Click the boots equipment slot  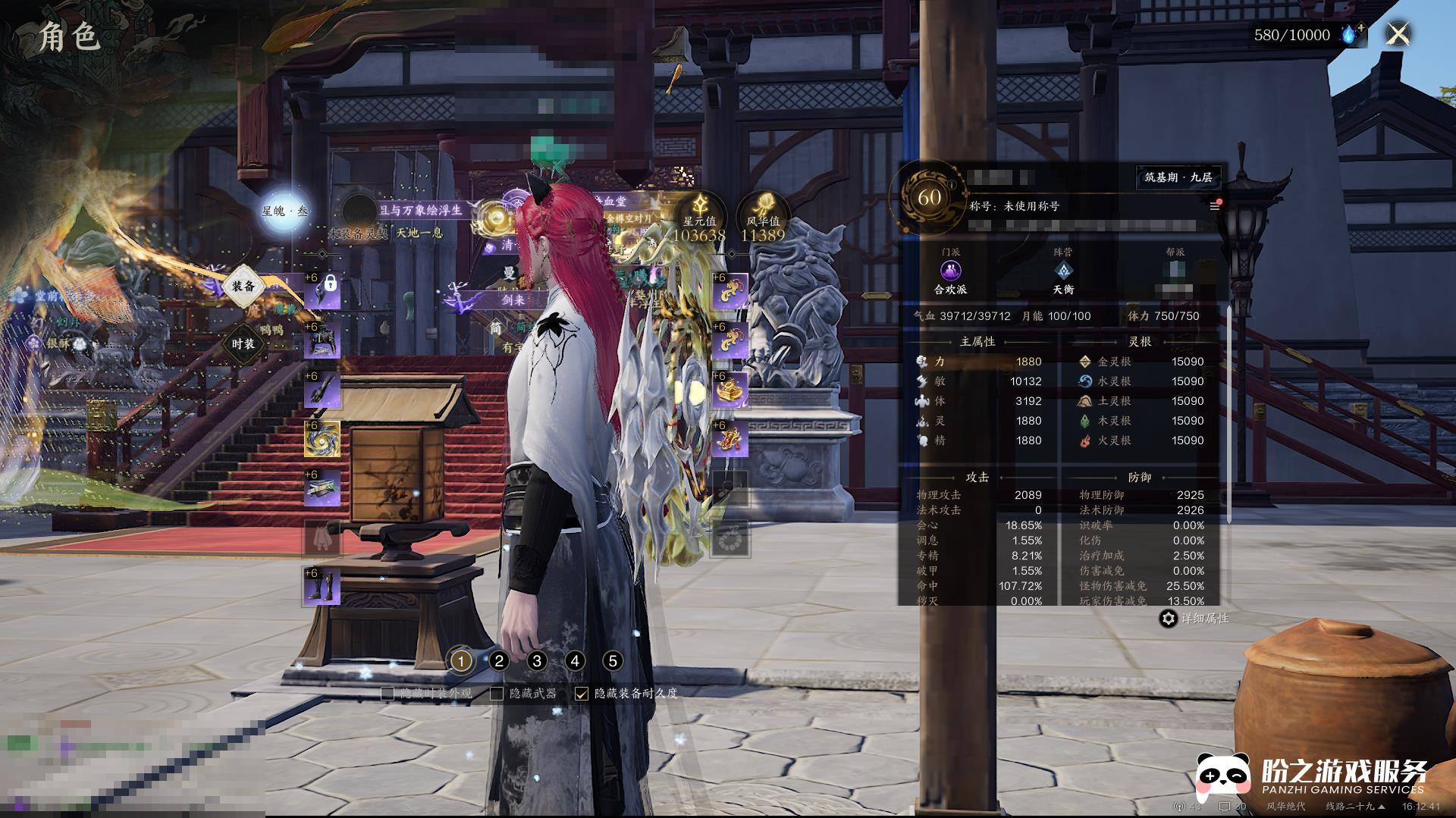point(322,586)
